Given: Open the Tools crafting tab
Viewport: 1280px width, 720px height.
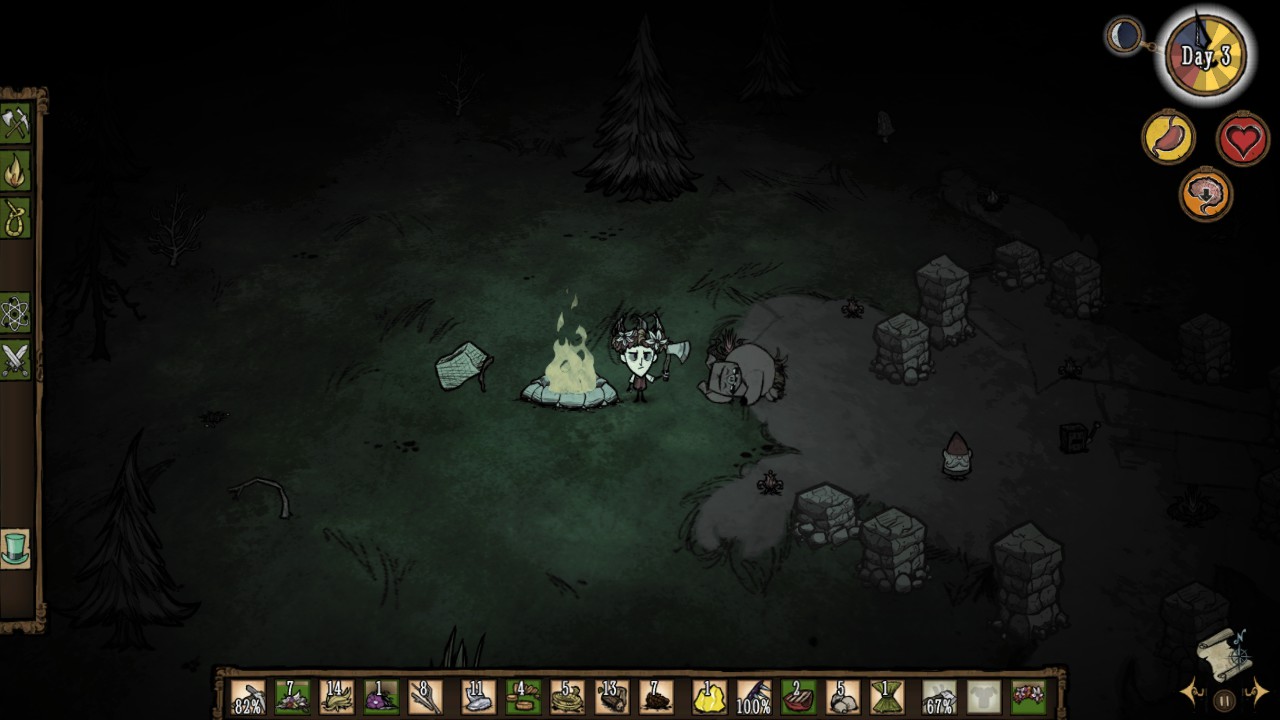Looking at the screenshot, I should coord(16,124).
